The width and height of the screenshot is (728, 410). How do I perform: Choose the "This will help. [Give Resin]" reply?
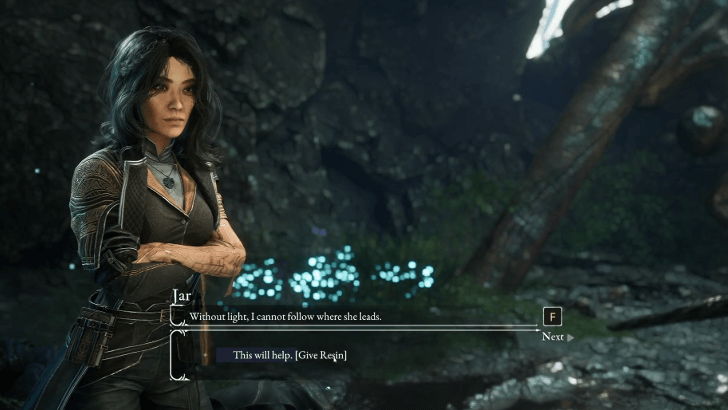click(x=289, y=355)
